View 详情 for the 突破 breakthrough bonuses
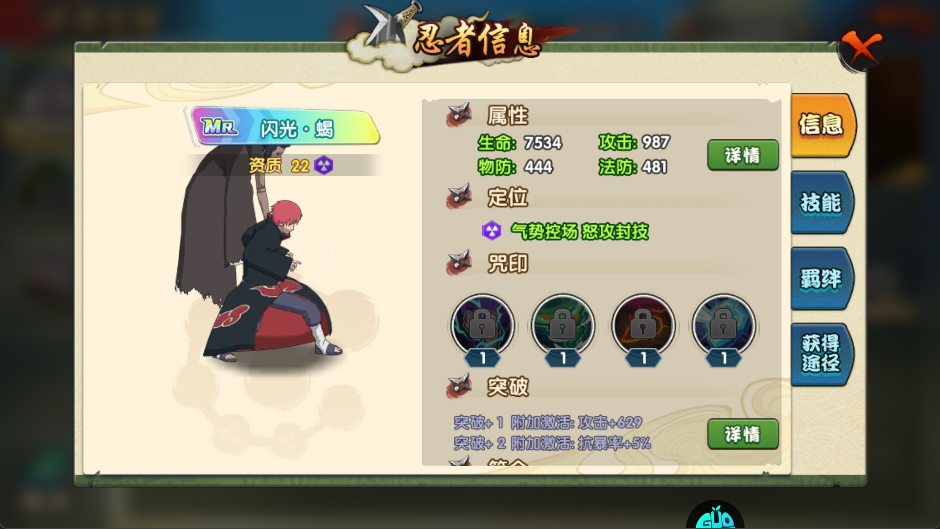 pyautogui.click(x=742, y=434)
